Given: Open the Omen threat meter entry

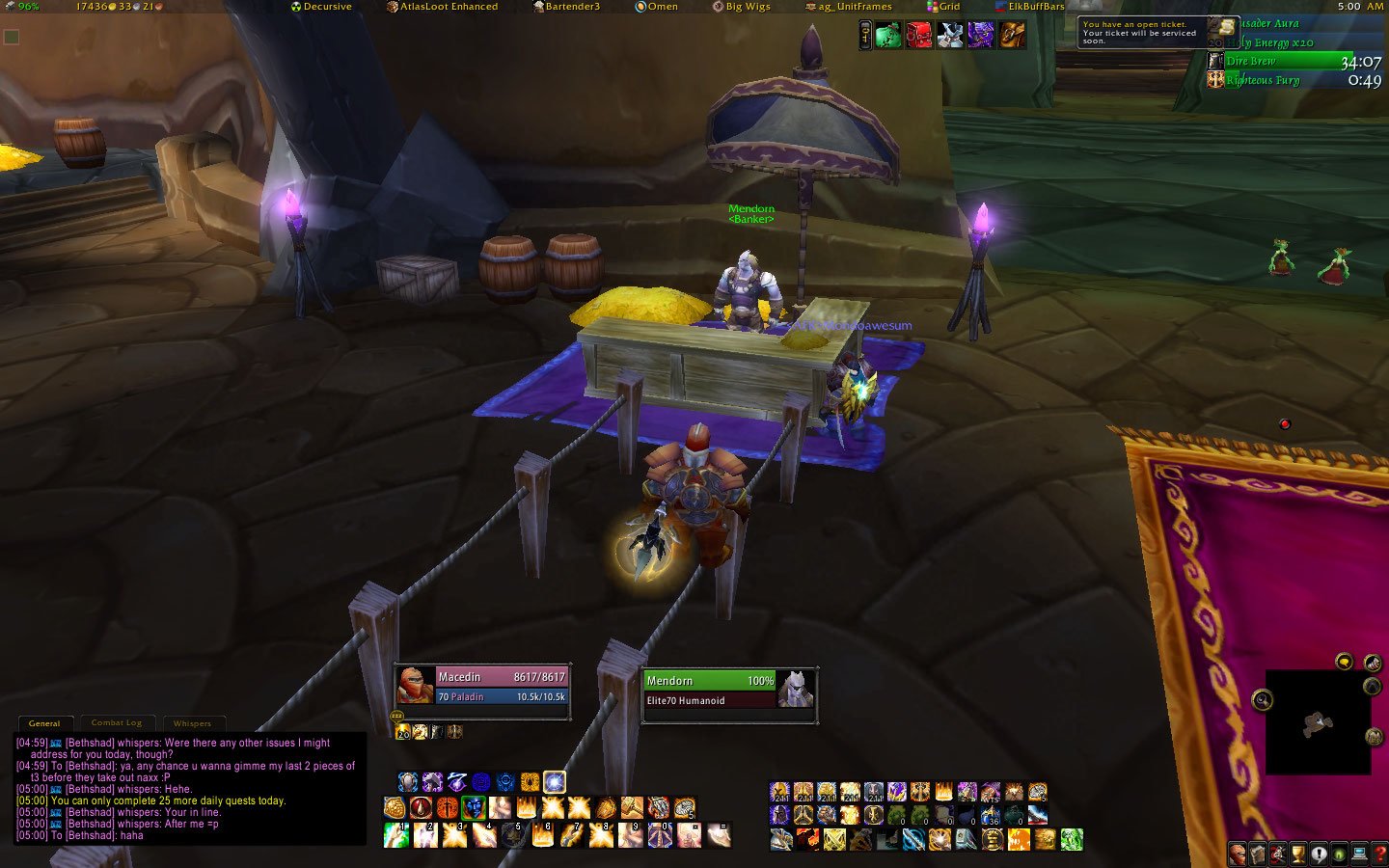Looking at the screenshot, I should 656,7.
